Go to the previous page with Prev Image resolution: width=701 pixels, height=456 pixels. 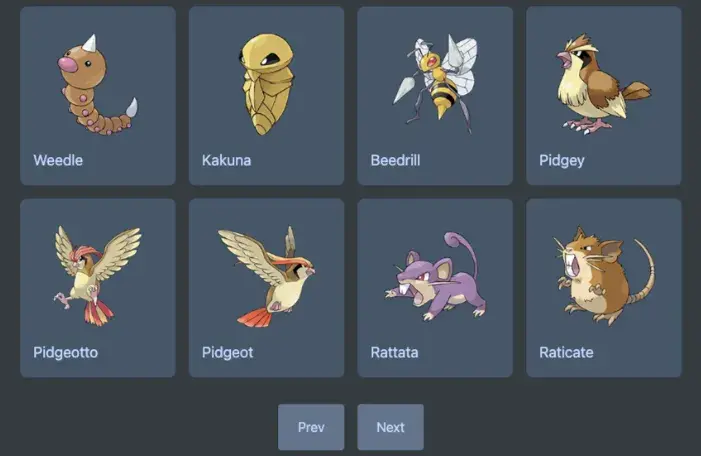[311, 427]
